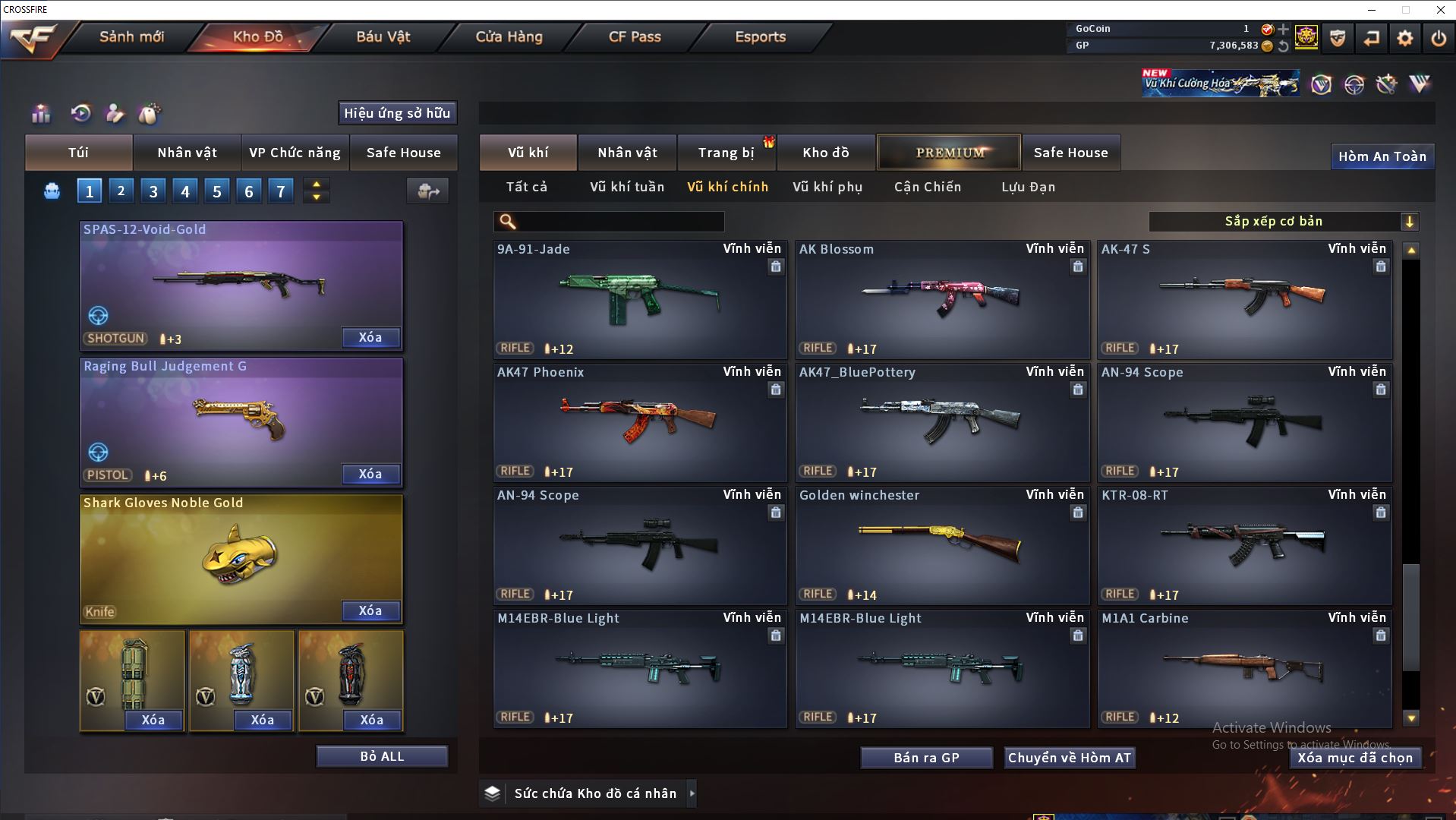Go to the Cửa Hàng shop
Viewport: 1456px width, 820px height.
click(509, 36)
